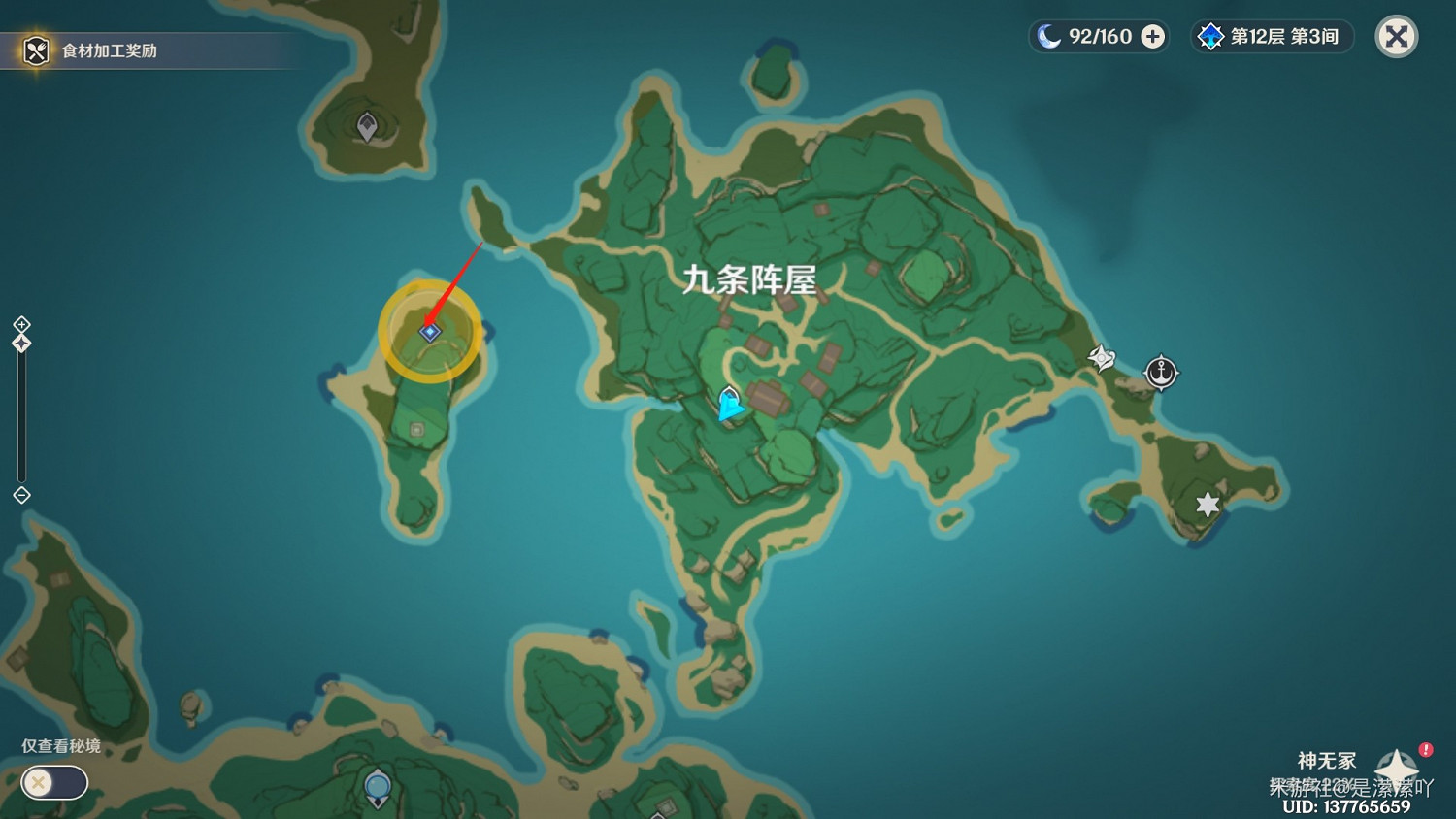Click the zoom-out diamond below the slider
Image resolution: width=1456 pixels, height=819 pixels.
pyautogui.click(x=21, y=496)
